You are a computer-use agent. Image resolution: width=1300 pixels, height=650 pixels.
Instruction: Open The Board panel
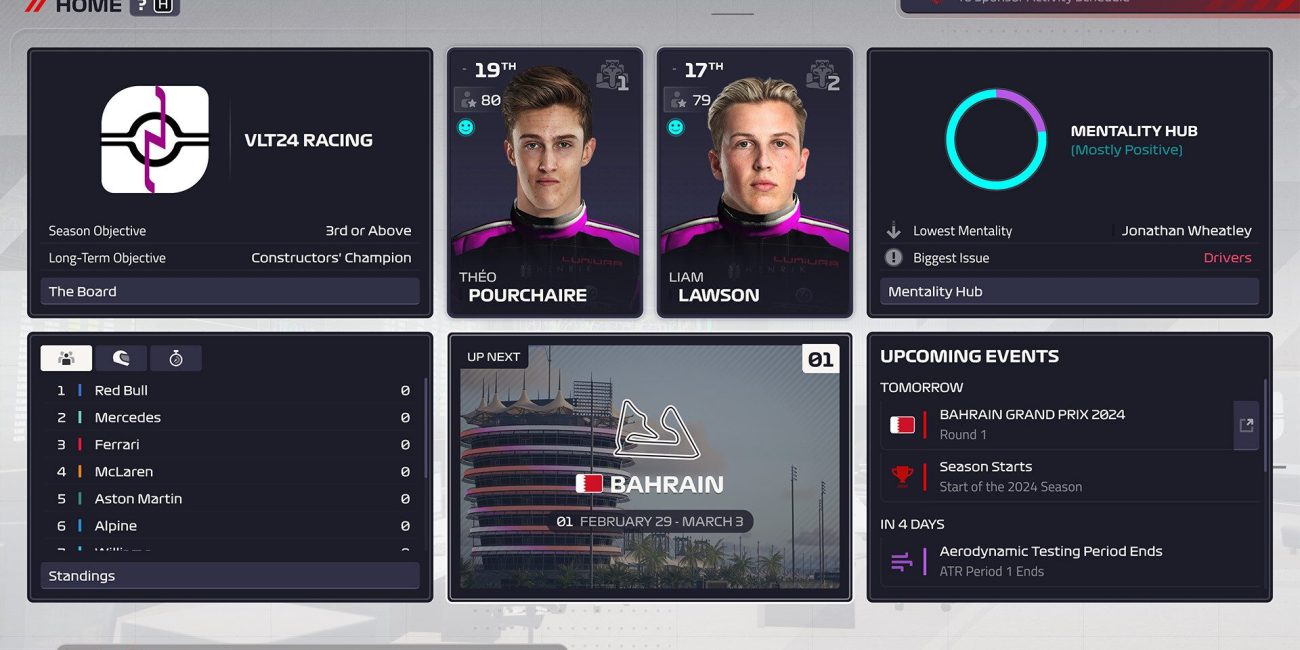click(229, 291)
